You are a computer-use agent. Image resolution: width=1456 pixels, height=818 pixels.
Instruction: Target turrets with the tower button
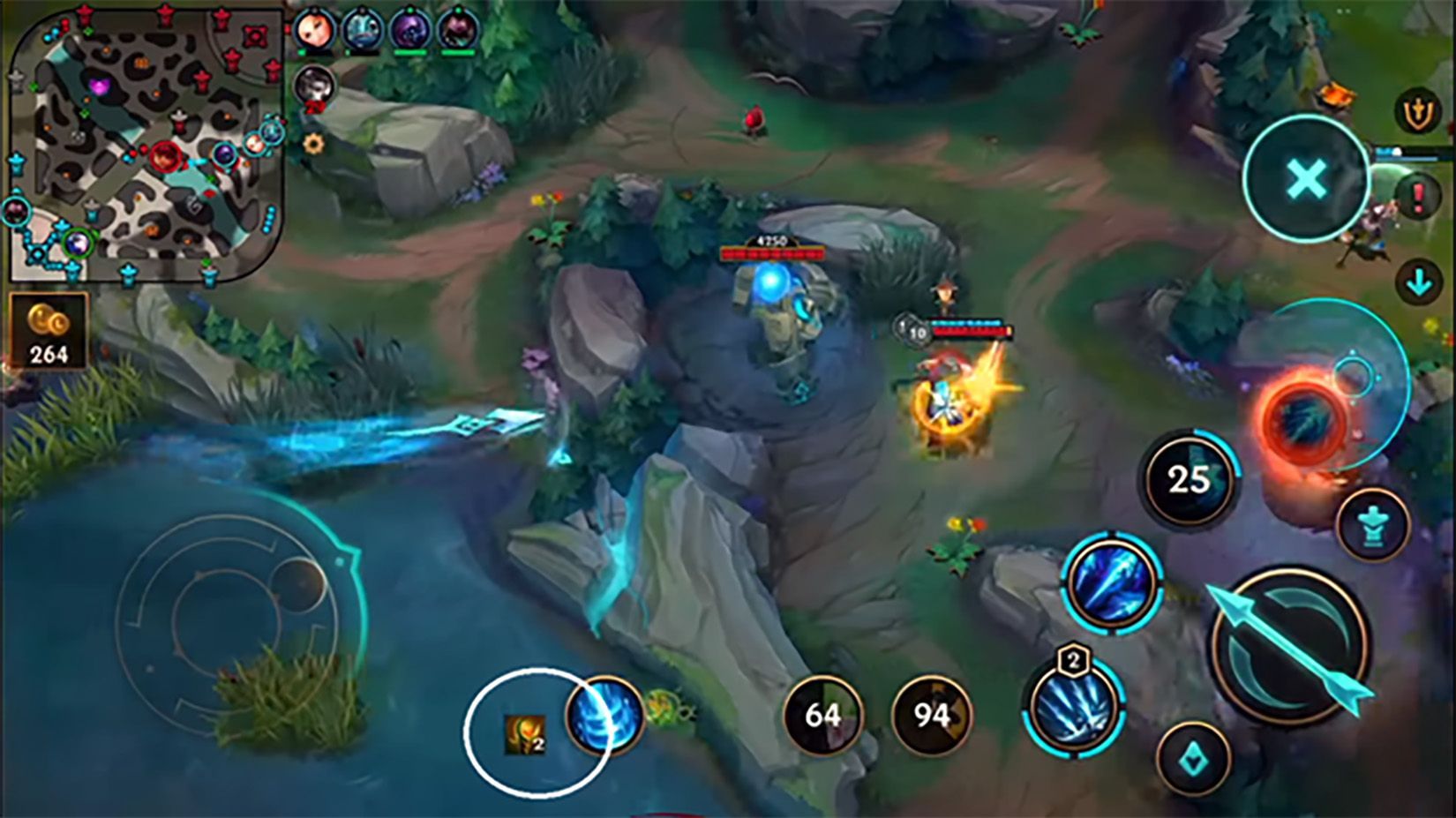(1372, 527)
